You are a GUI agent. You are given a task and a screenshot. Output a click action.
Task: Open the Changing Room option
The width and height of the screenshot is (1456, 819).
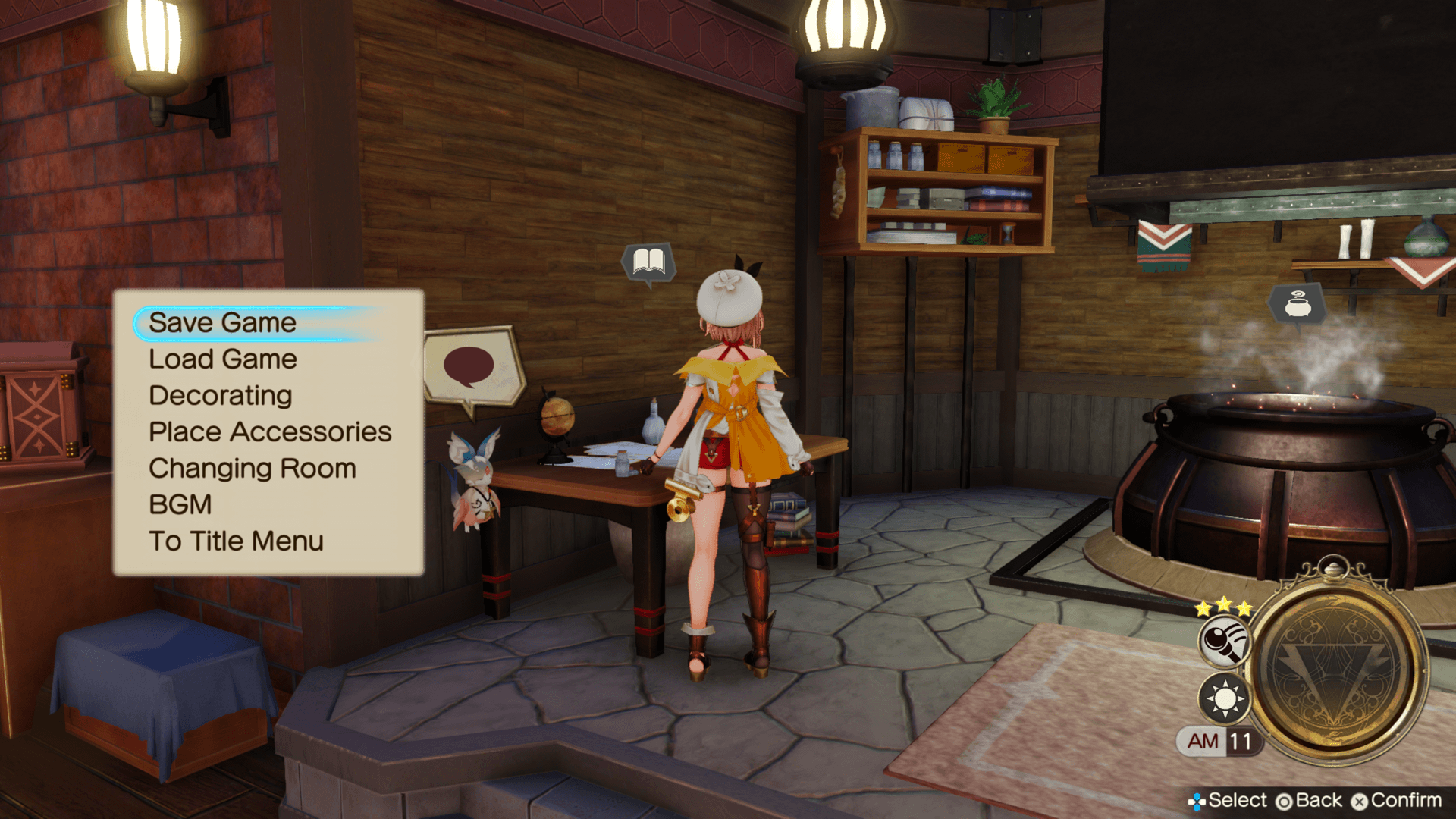(252, 469)
